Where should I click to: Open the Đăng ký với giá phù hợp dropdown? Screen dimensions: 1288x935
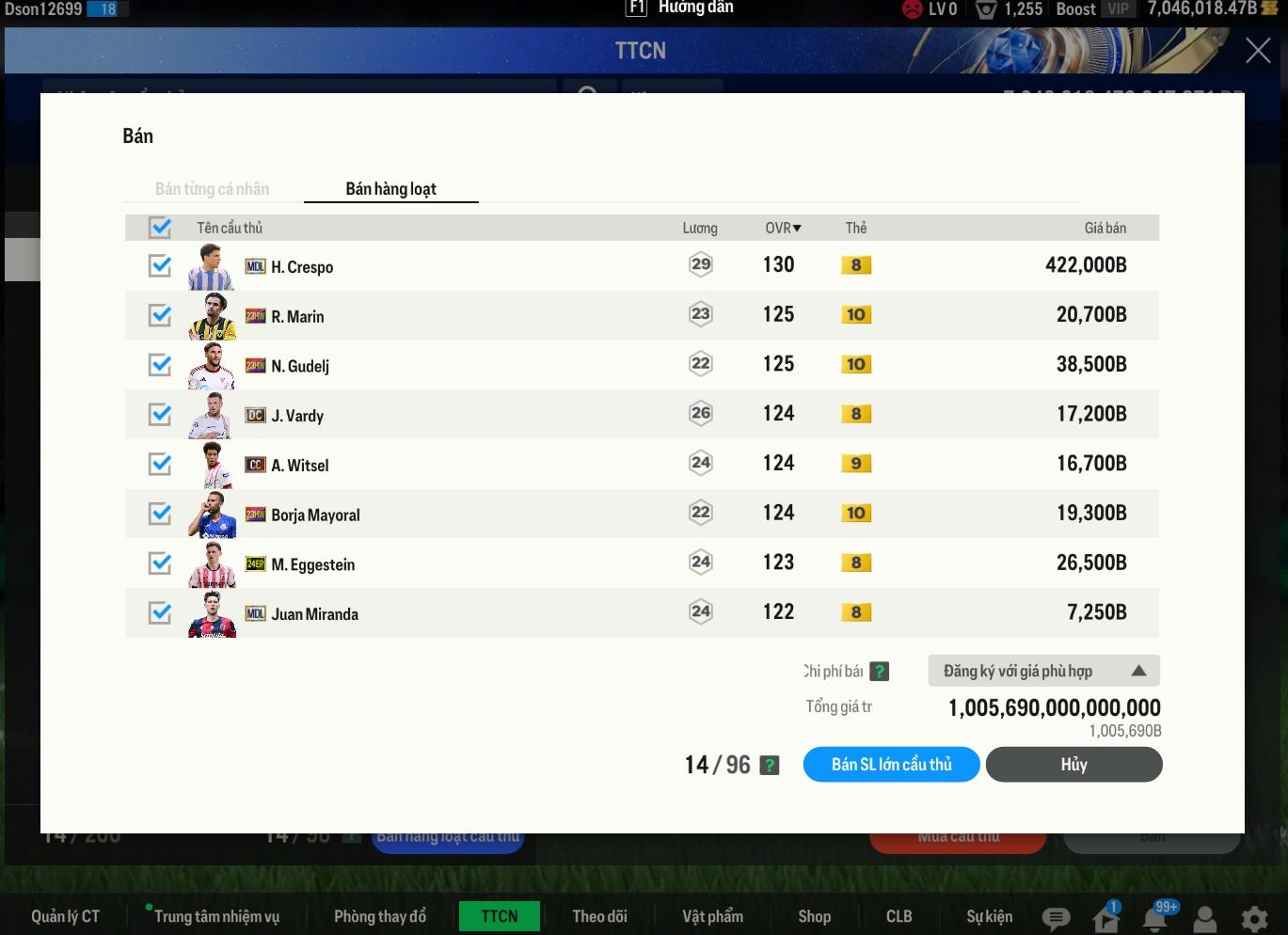(1043, 671)
